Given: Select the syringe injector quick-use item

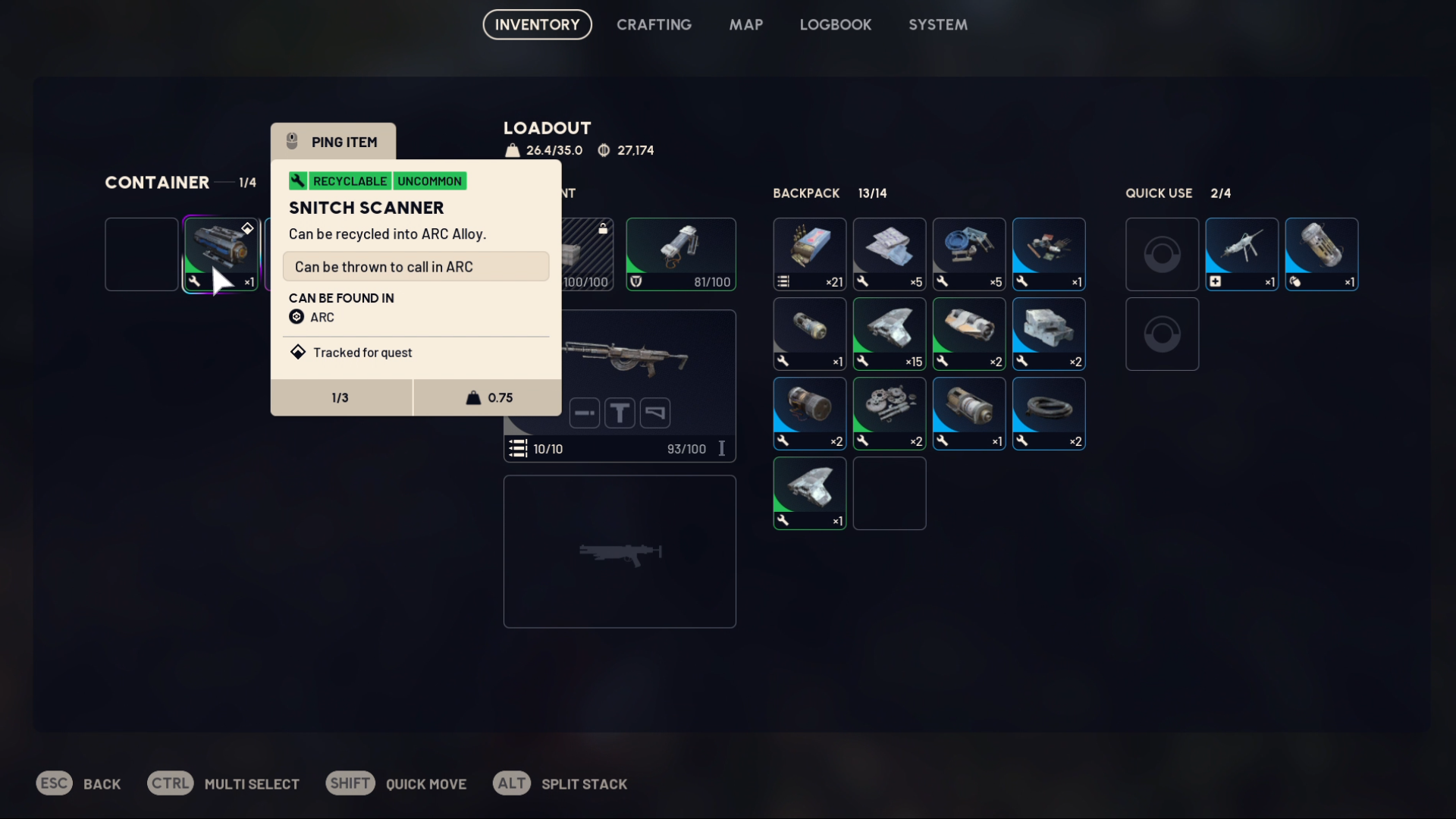Looking at the screenshot, I should (1241, 254).
